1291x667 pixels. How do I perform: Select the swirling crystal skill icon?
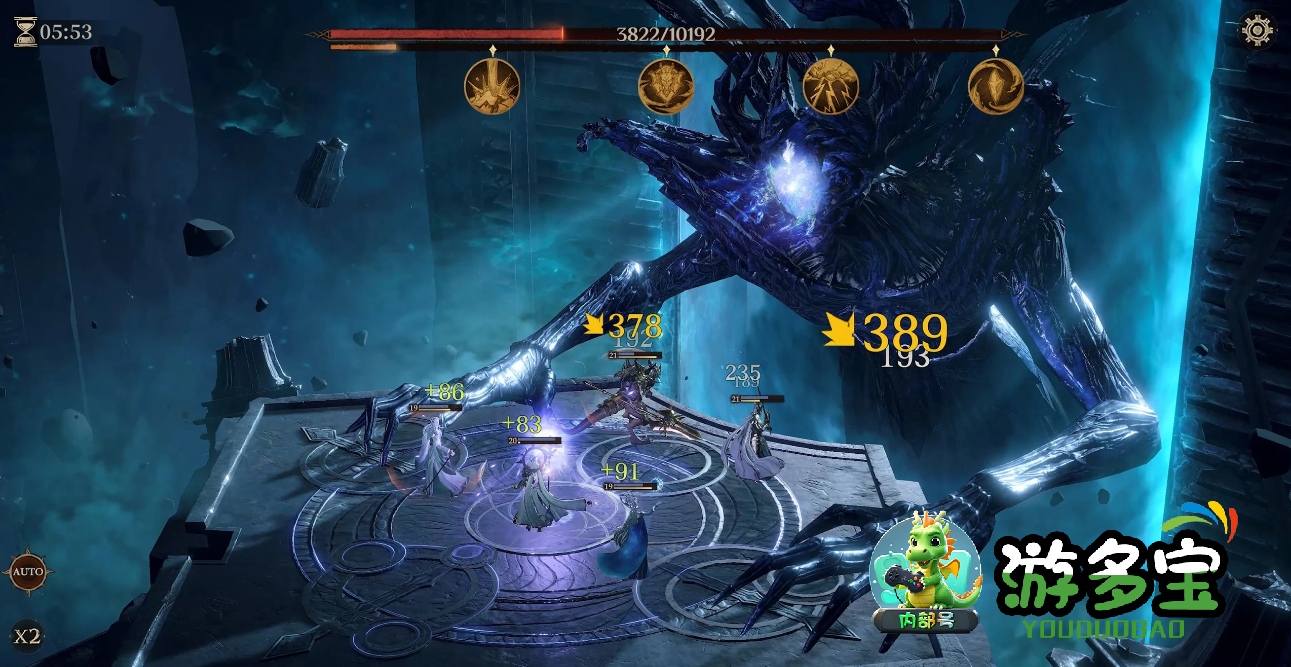pyautogui.click(x=995, y=86)
